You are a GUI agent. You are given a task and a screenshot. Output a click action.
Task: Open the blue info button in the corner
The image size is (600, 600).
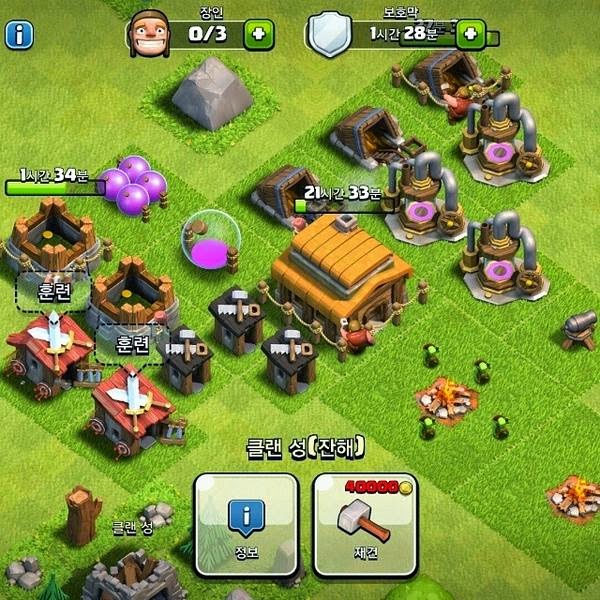(x=20, y=35)
